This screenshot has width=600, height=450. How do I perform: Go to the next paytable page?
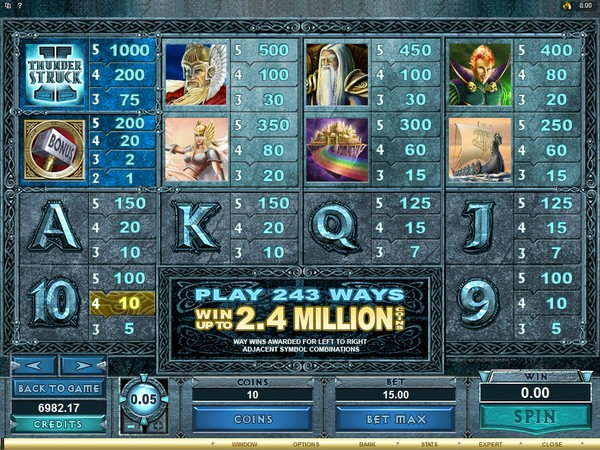click(82, 365)
